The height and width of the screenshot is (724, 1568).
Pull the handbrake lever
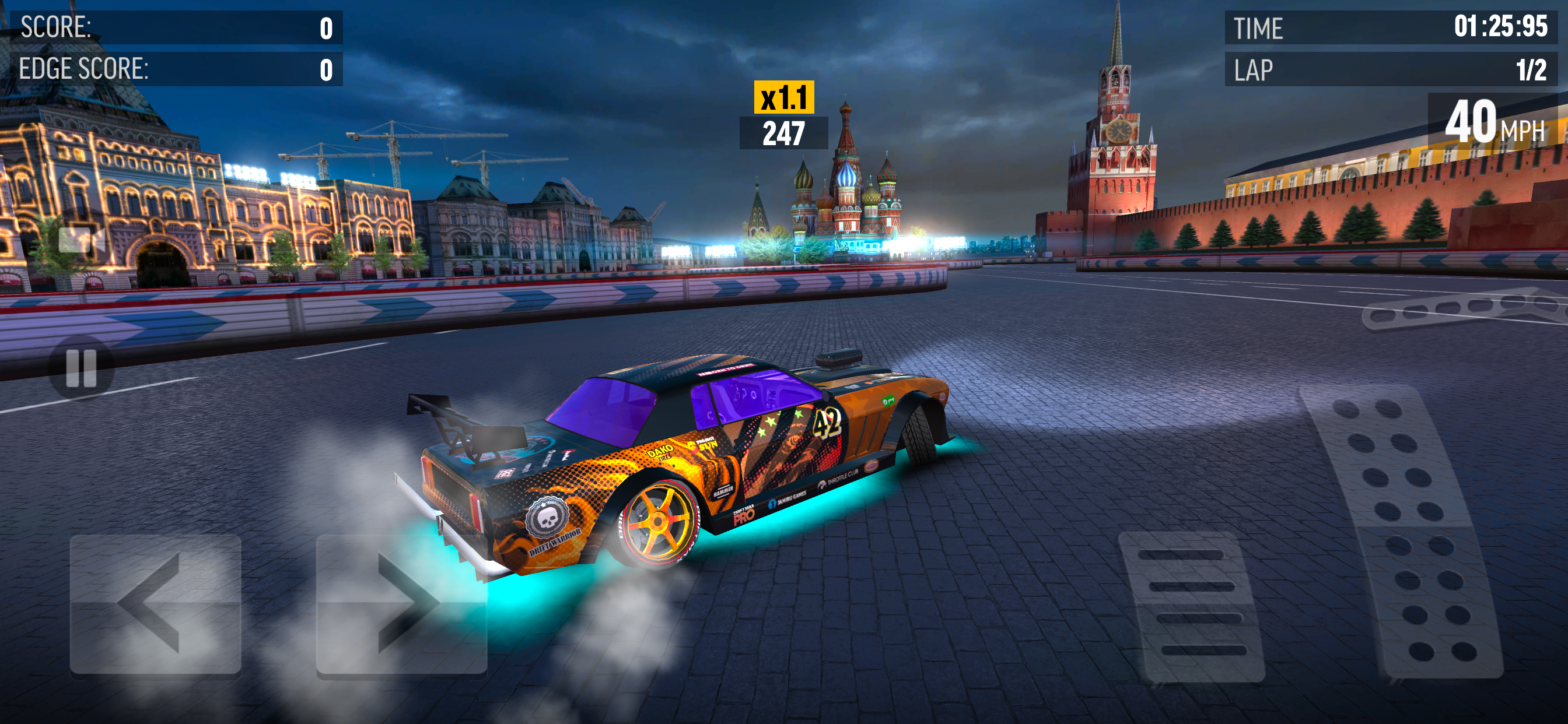(x=1461, y=310)
